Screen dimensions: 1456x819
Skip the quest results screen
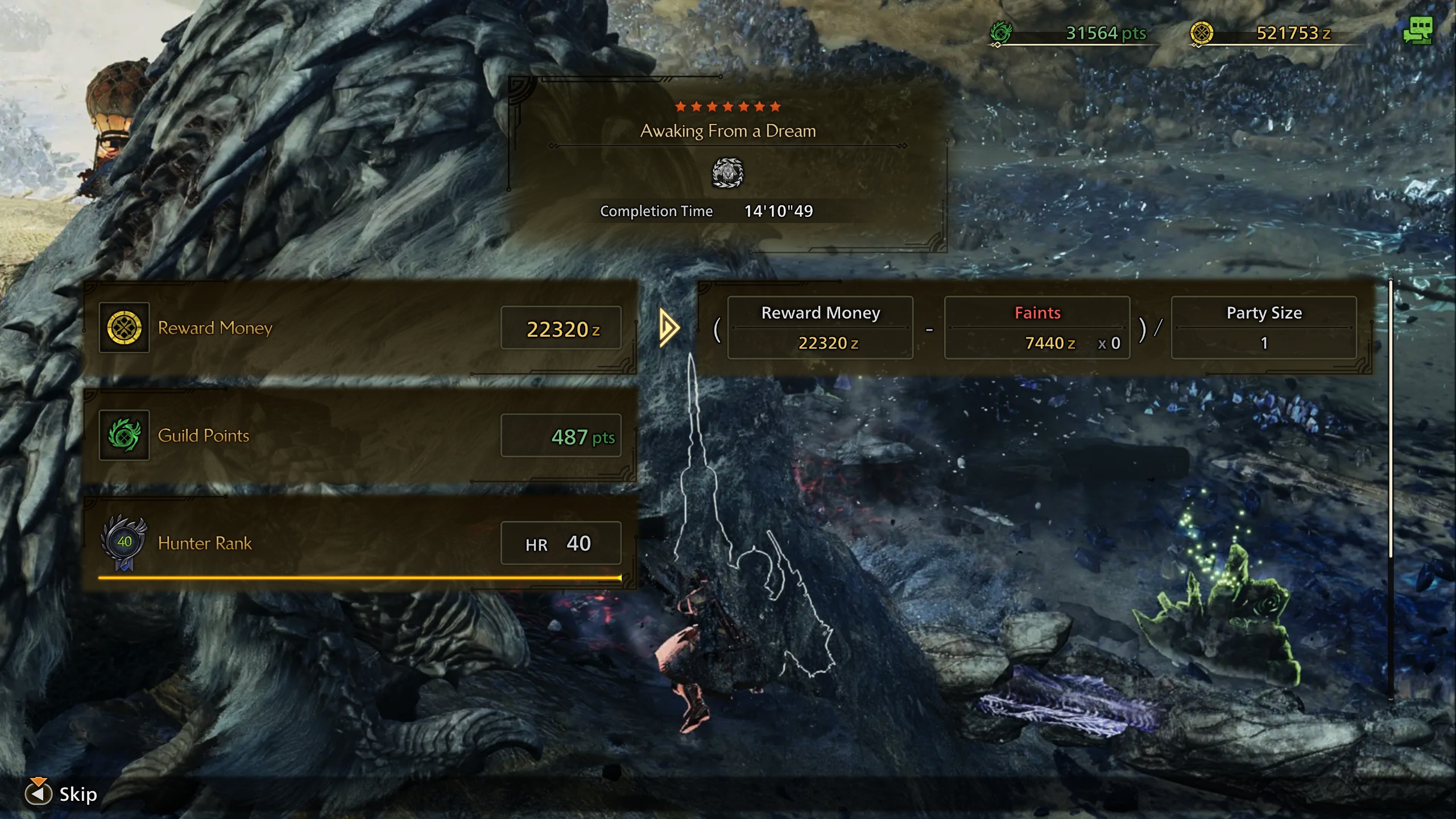pos(61,794)
